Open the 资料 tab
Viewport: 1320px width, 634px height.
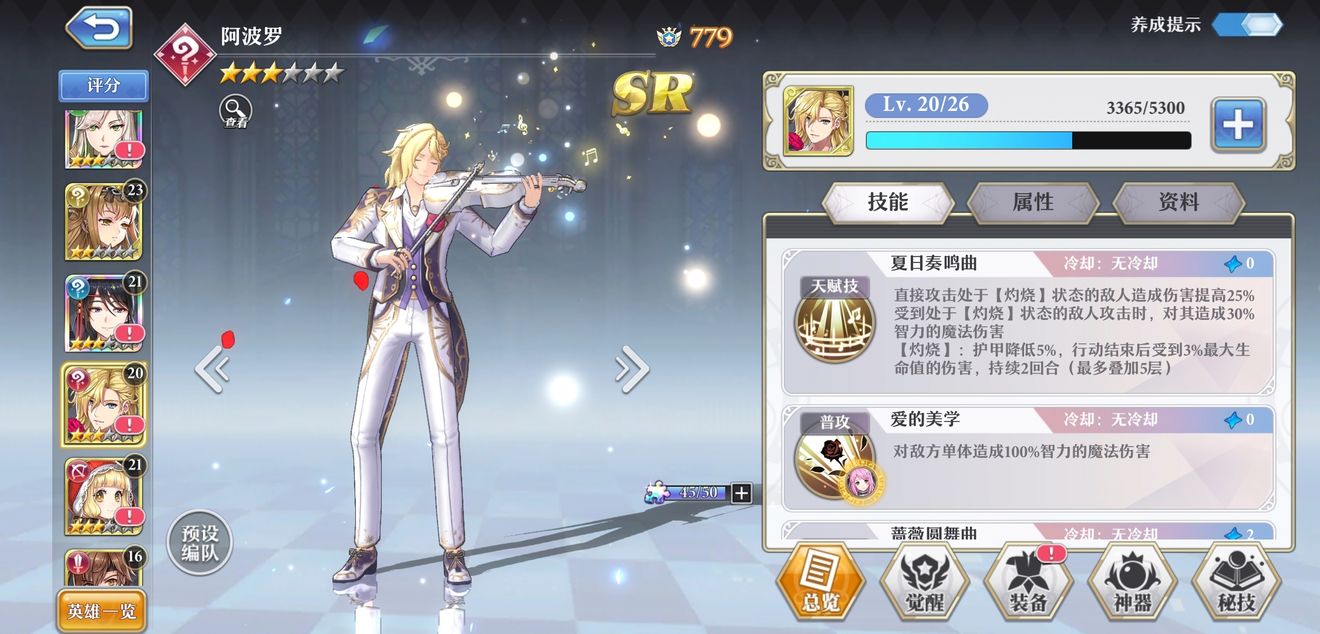1178,202
